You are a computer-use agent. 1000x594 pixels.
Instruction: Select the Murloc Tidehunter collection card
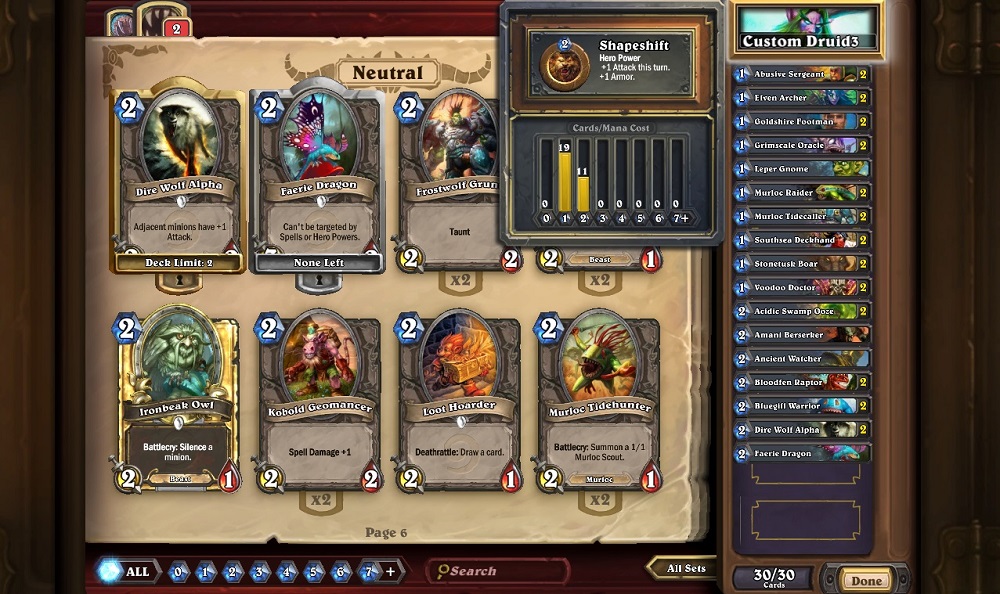click(599, 400)
